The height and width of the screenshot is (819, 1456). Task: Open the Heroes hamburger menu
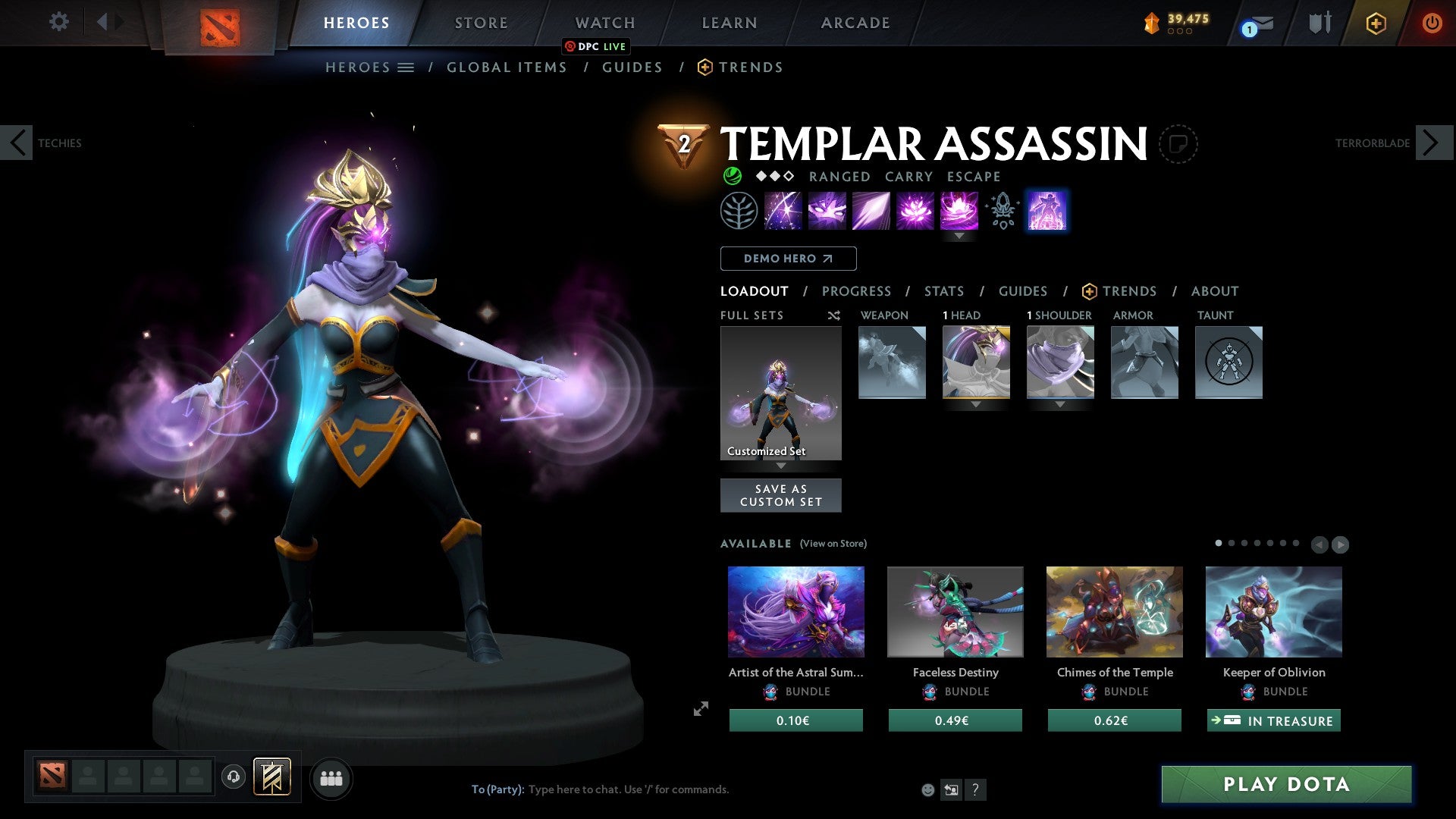click(406, 67)
